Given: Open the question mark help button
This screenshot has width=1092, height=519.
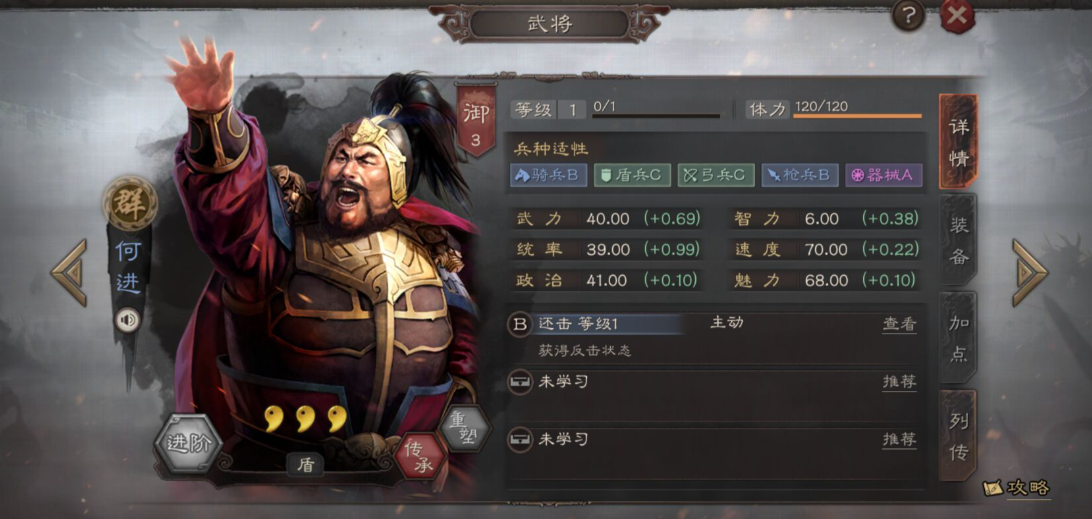Looking at the screenshot, I should 908,15.
